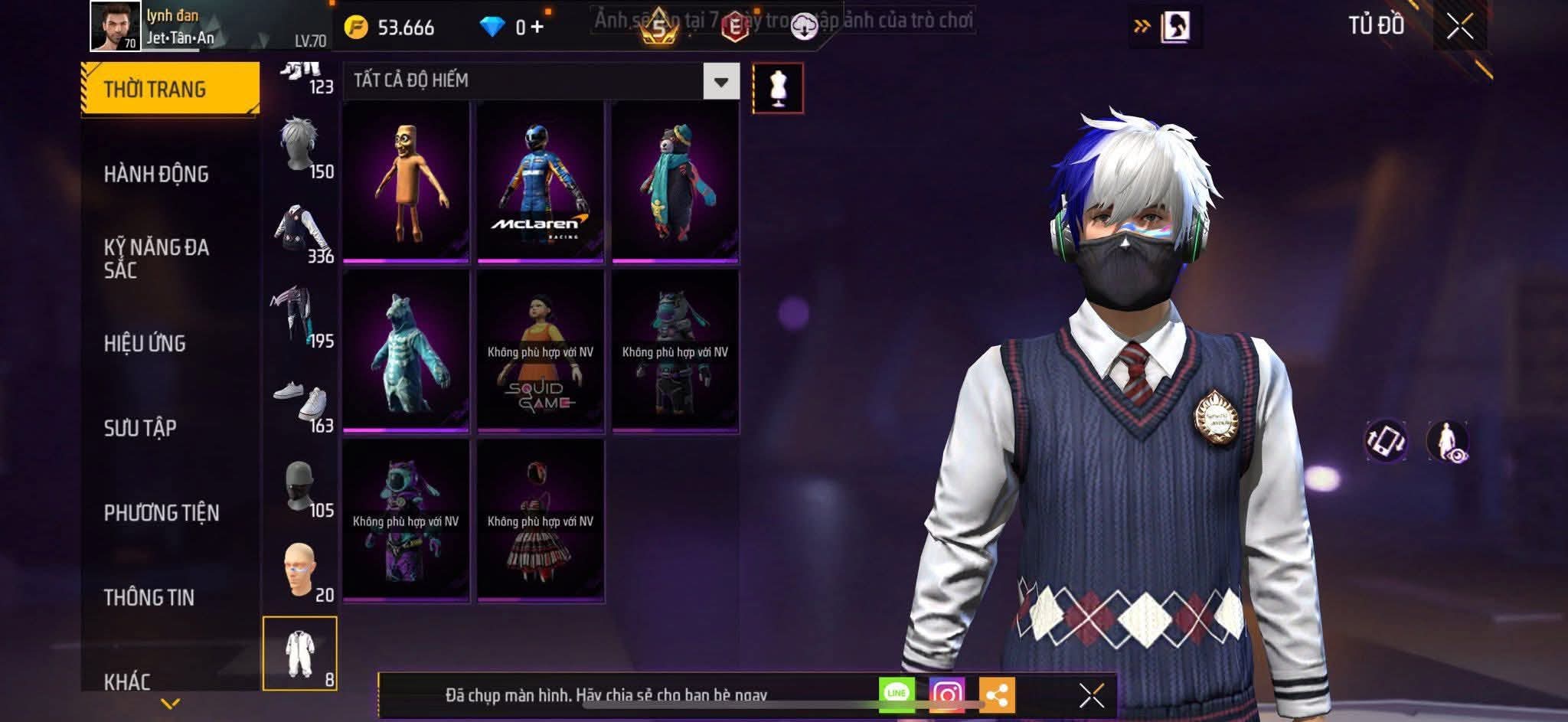
Task: Open the Tất Cả Độ Hiếm dropdown
Action: coord(720,81)
